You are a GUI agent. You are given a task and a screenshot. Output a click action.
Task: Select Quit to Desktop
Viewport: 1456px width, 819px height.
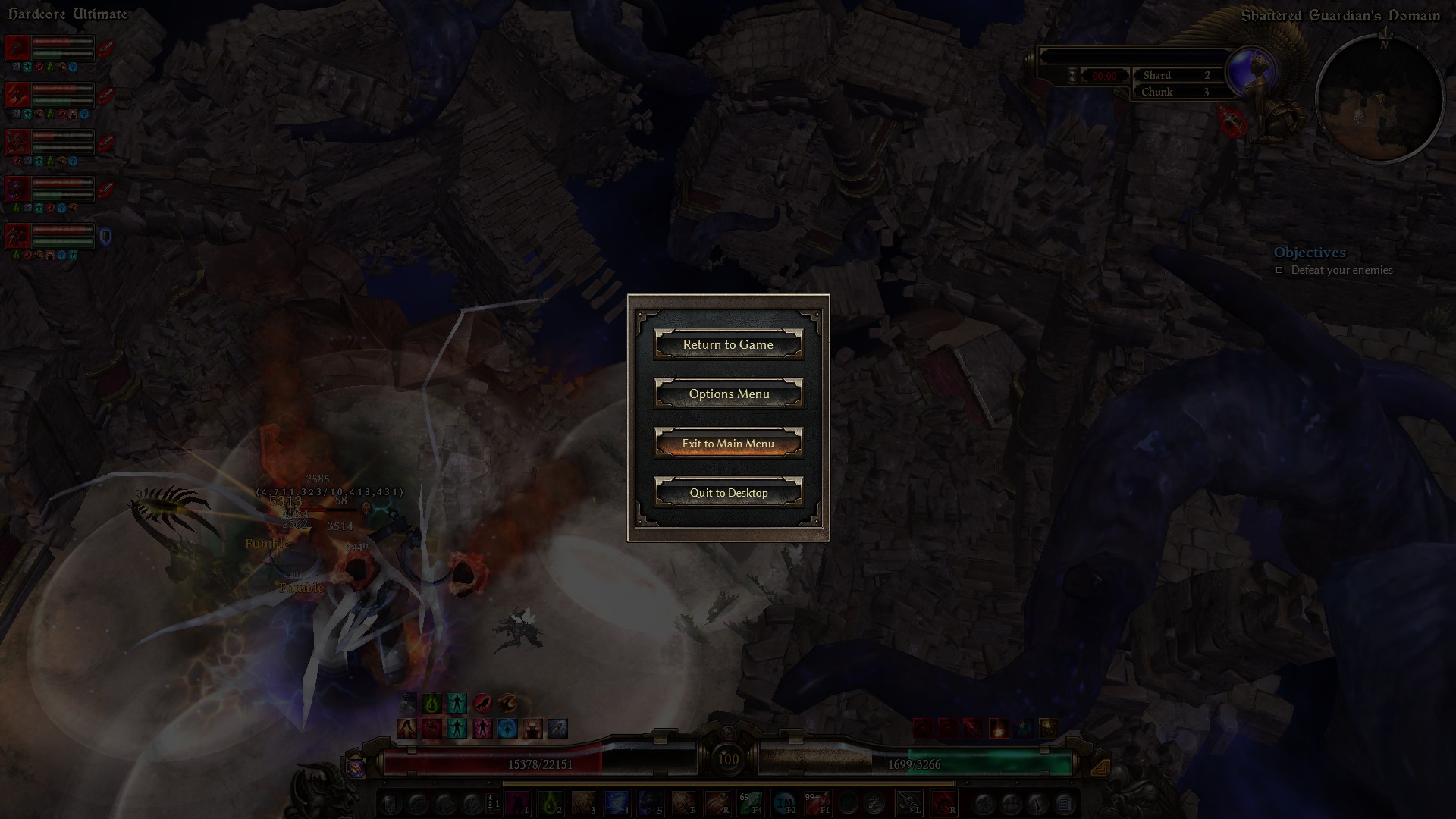pyautogui.click(x=728, y=493)
